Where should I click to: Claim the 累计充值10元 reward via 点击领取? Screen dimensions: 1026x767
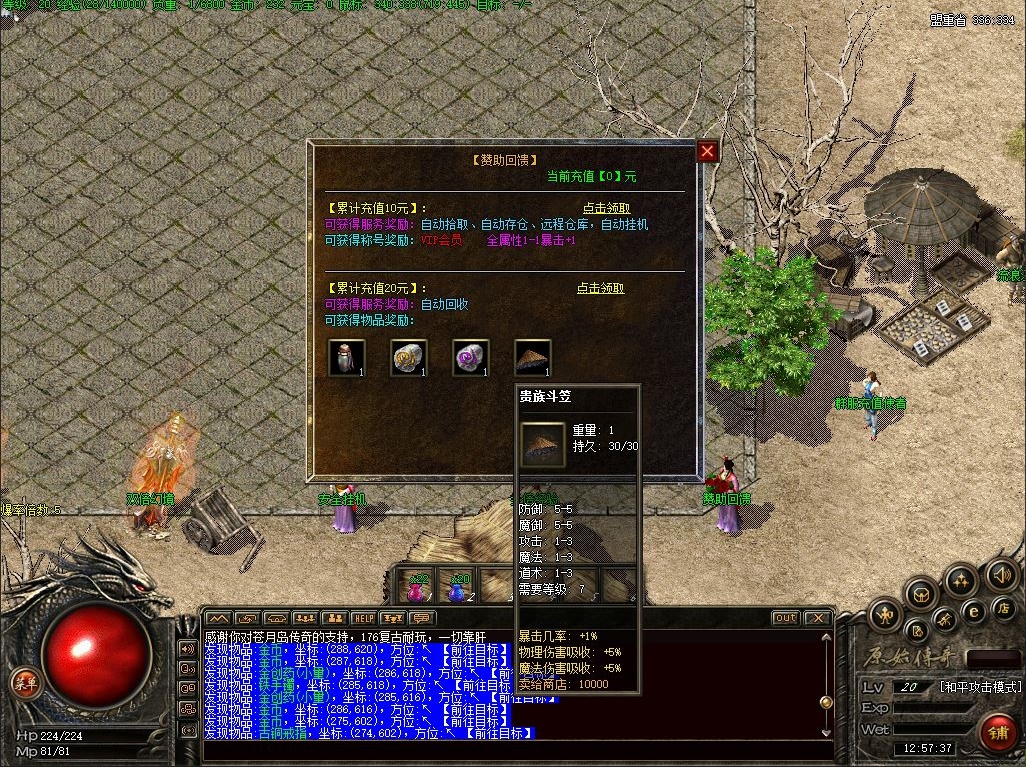tap(608, 208)
